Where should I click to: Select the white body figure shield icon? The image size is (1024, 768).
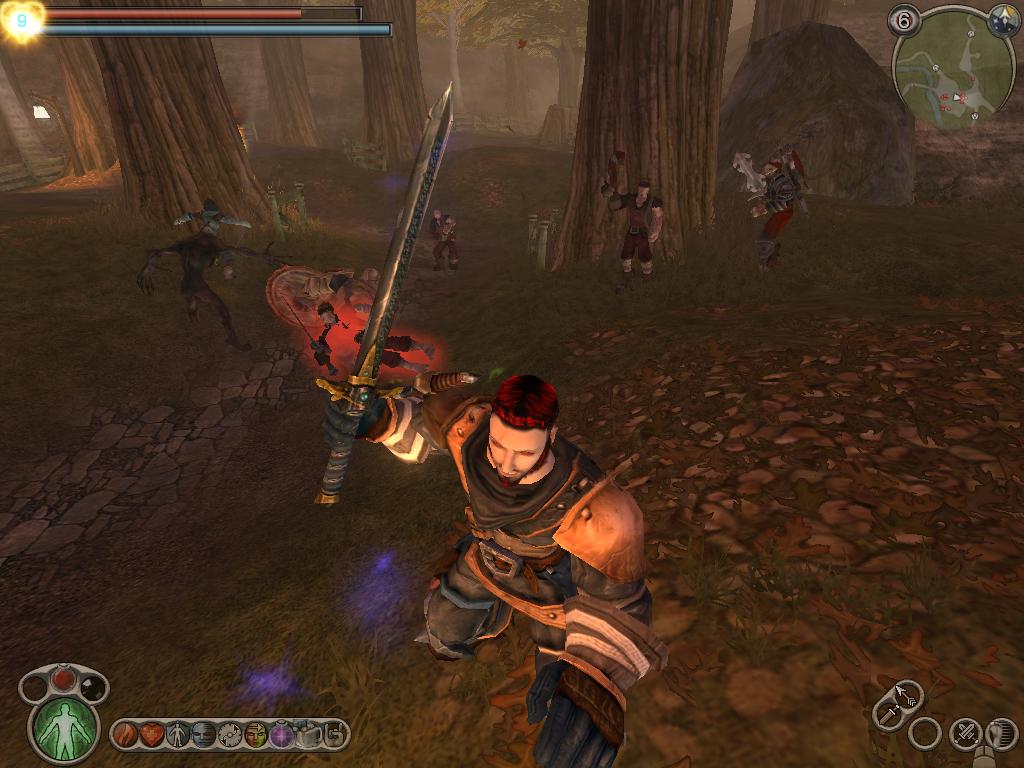click(x=178, y=735)
